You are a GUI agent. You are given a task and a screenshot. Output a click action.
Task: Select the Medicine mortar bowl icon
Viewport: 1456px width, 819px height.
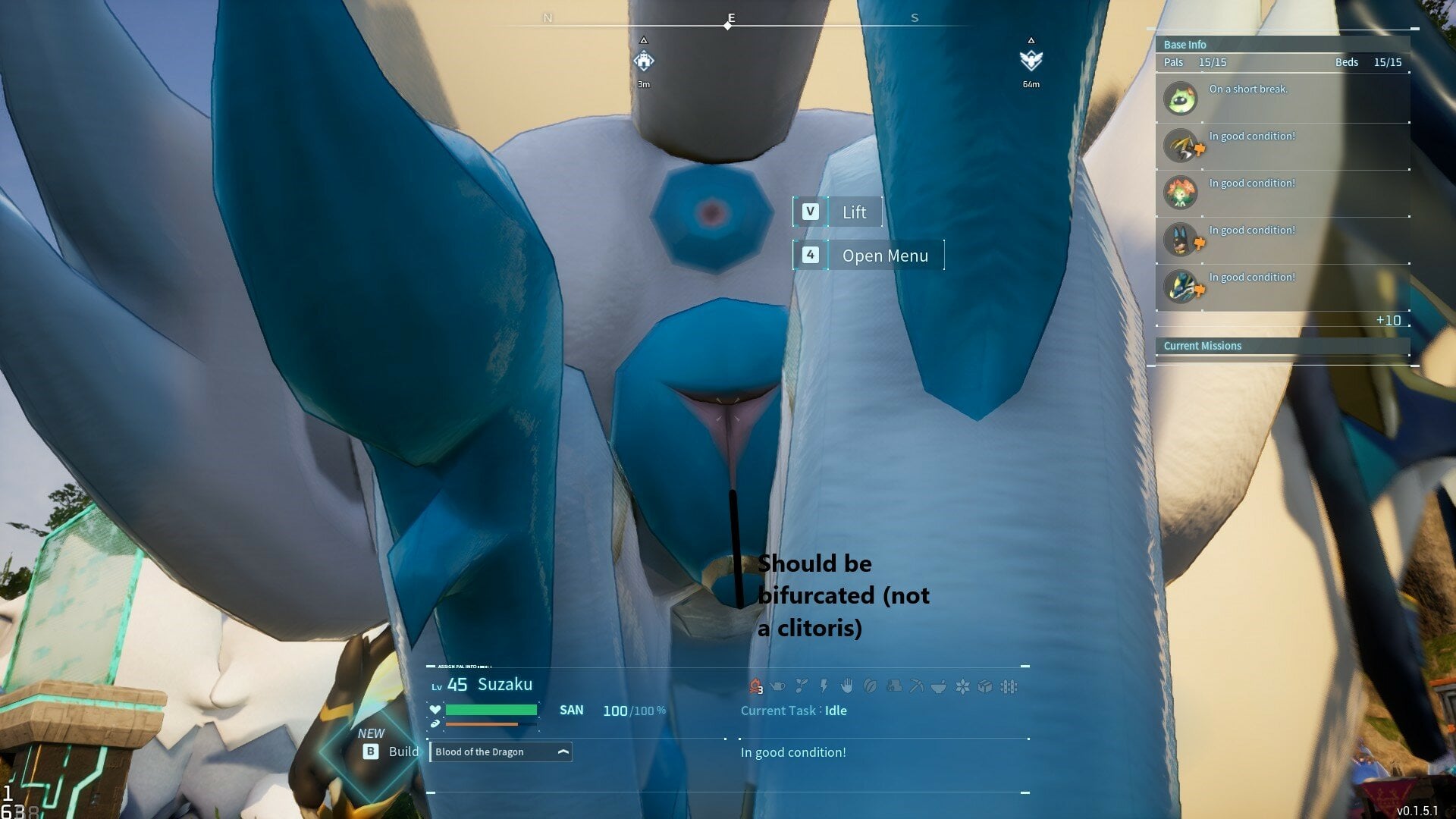point(938,686)
